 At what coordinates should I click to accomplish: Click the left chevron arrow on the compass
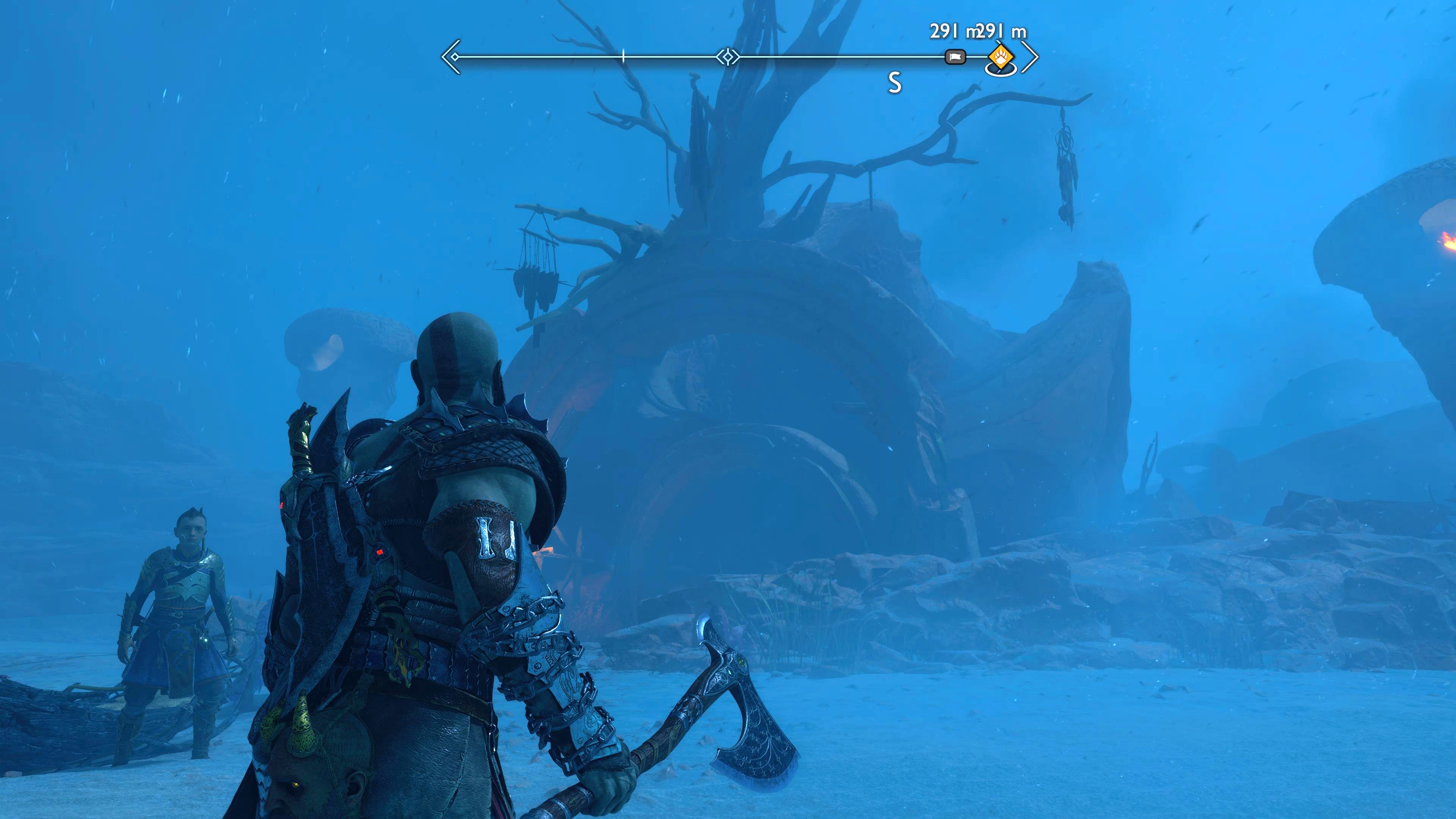pyautogui.click(x=448, y=57)
